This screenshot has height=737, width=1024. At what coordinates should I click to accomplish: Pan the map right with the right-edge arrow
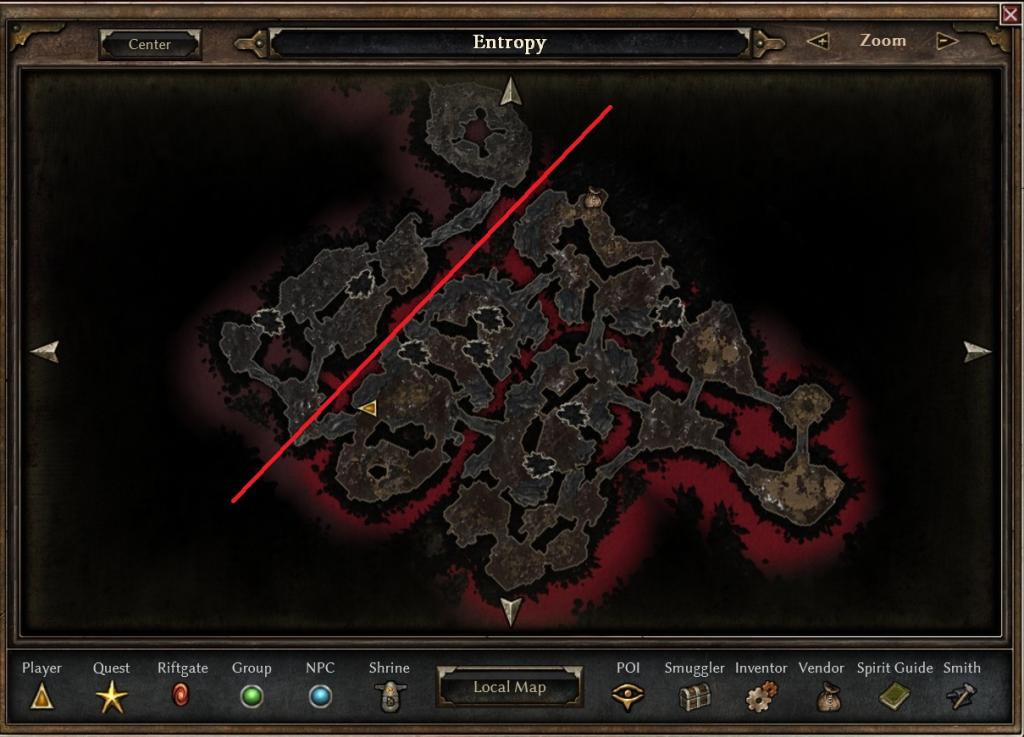pos(977,351)
